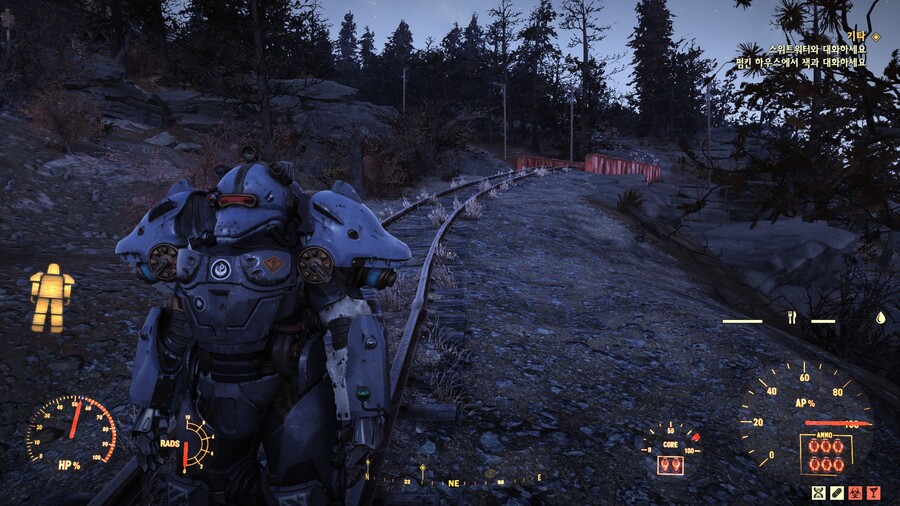900x506 pixels.
Task: Click the DNA mutation status icon
Action: pos(819,492)
